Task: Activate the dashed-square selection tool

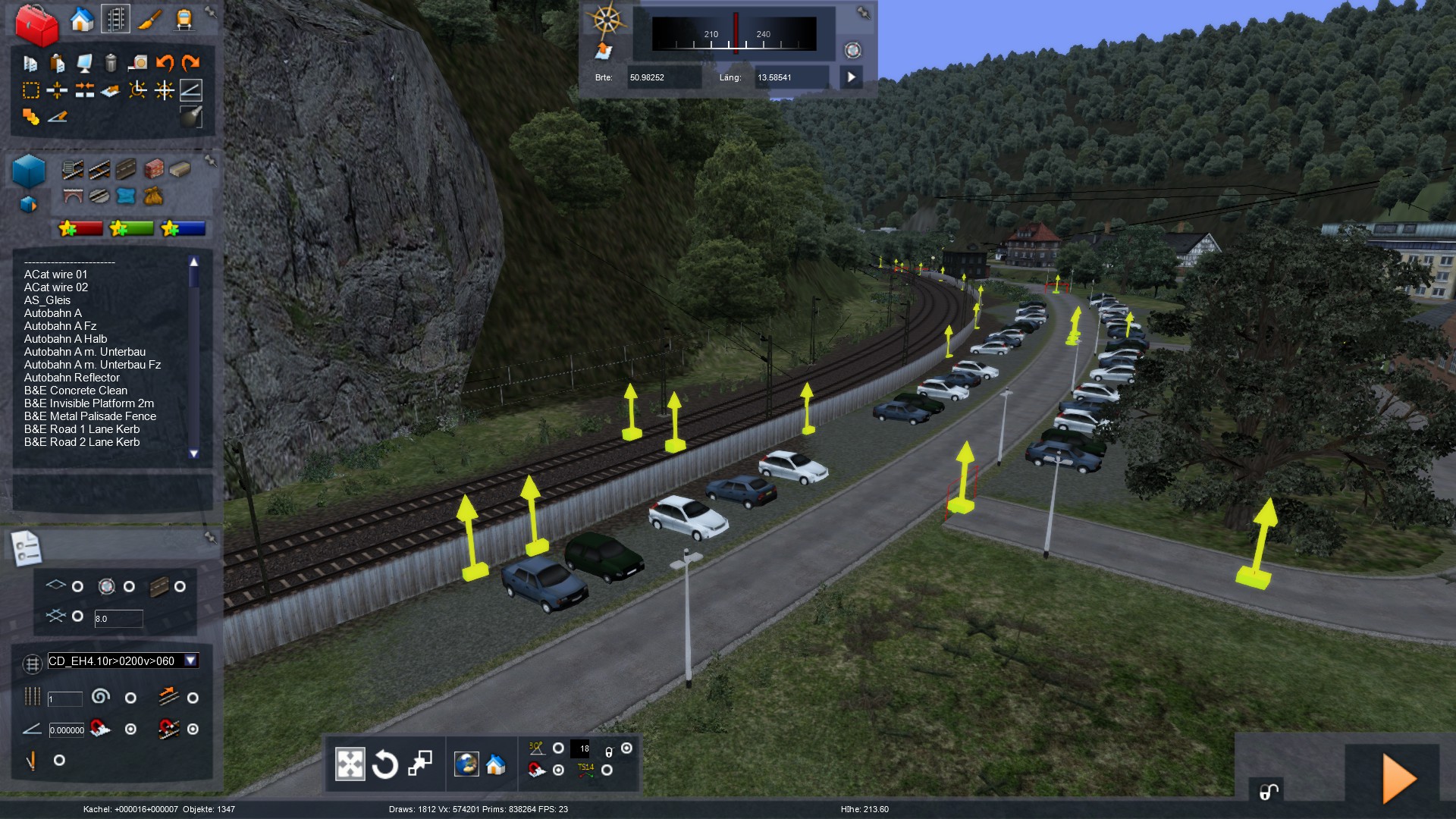Action: pyautogui.click(x=30, y=91)
